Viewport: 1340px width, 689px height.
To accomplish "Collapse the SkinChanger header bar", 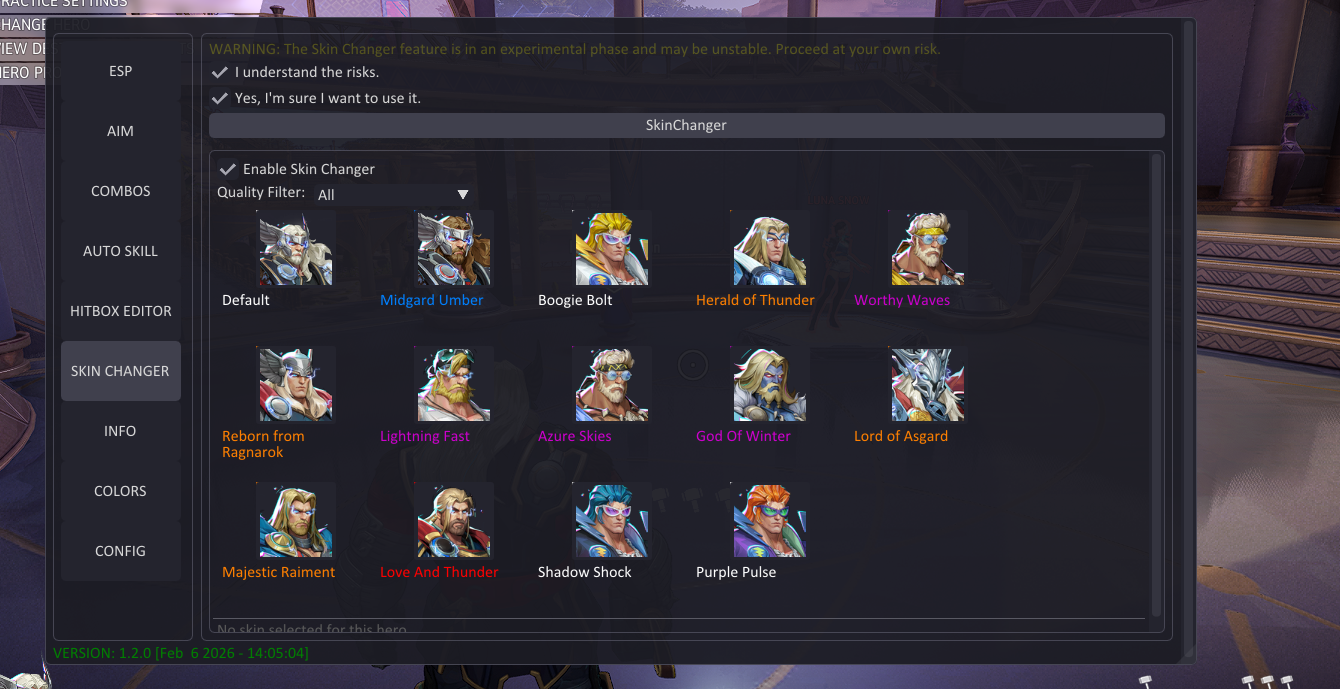I will (x=686, y=125).
